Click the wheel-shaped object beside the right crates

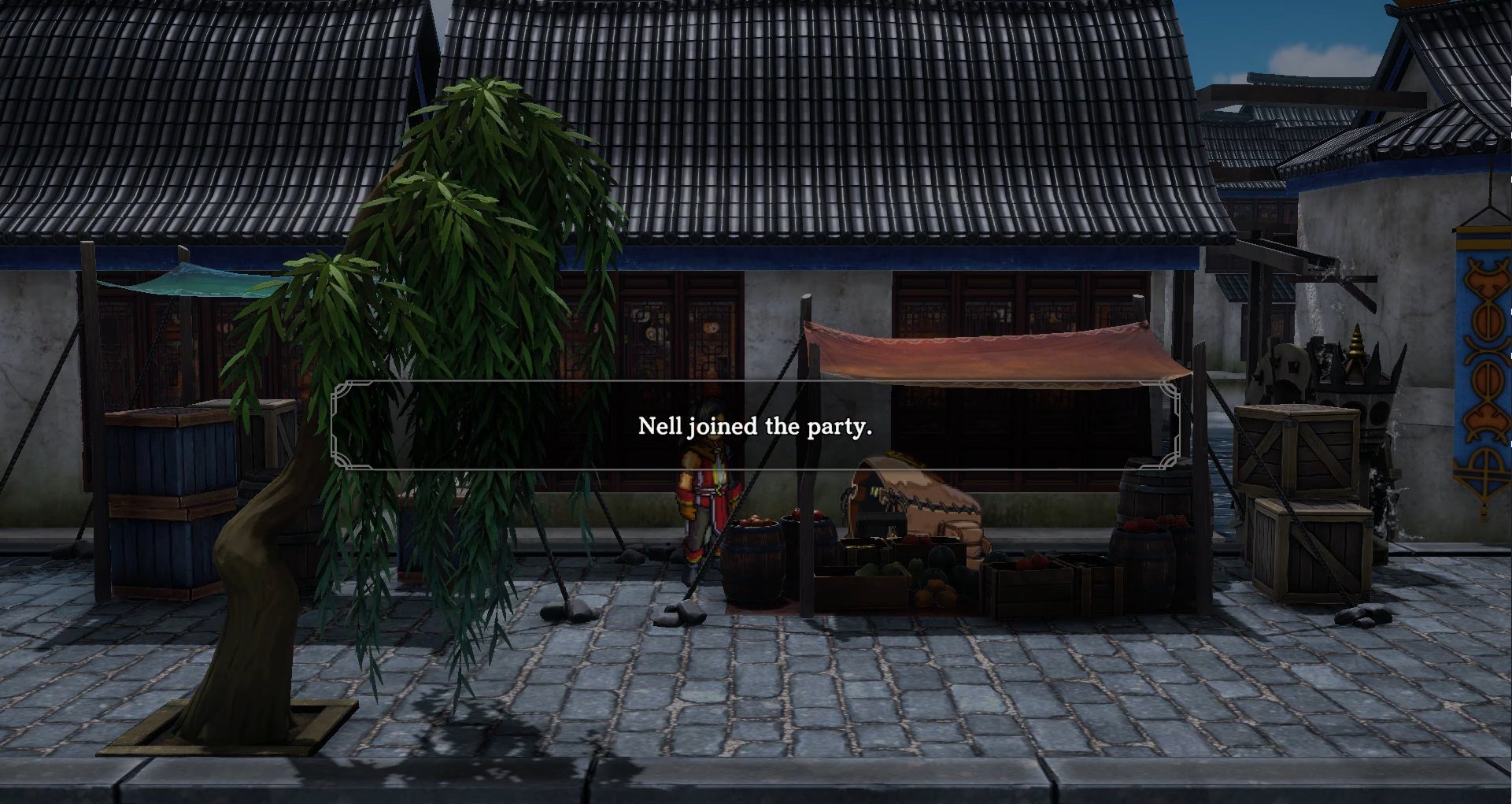[x=1284, y=365]
